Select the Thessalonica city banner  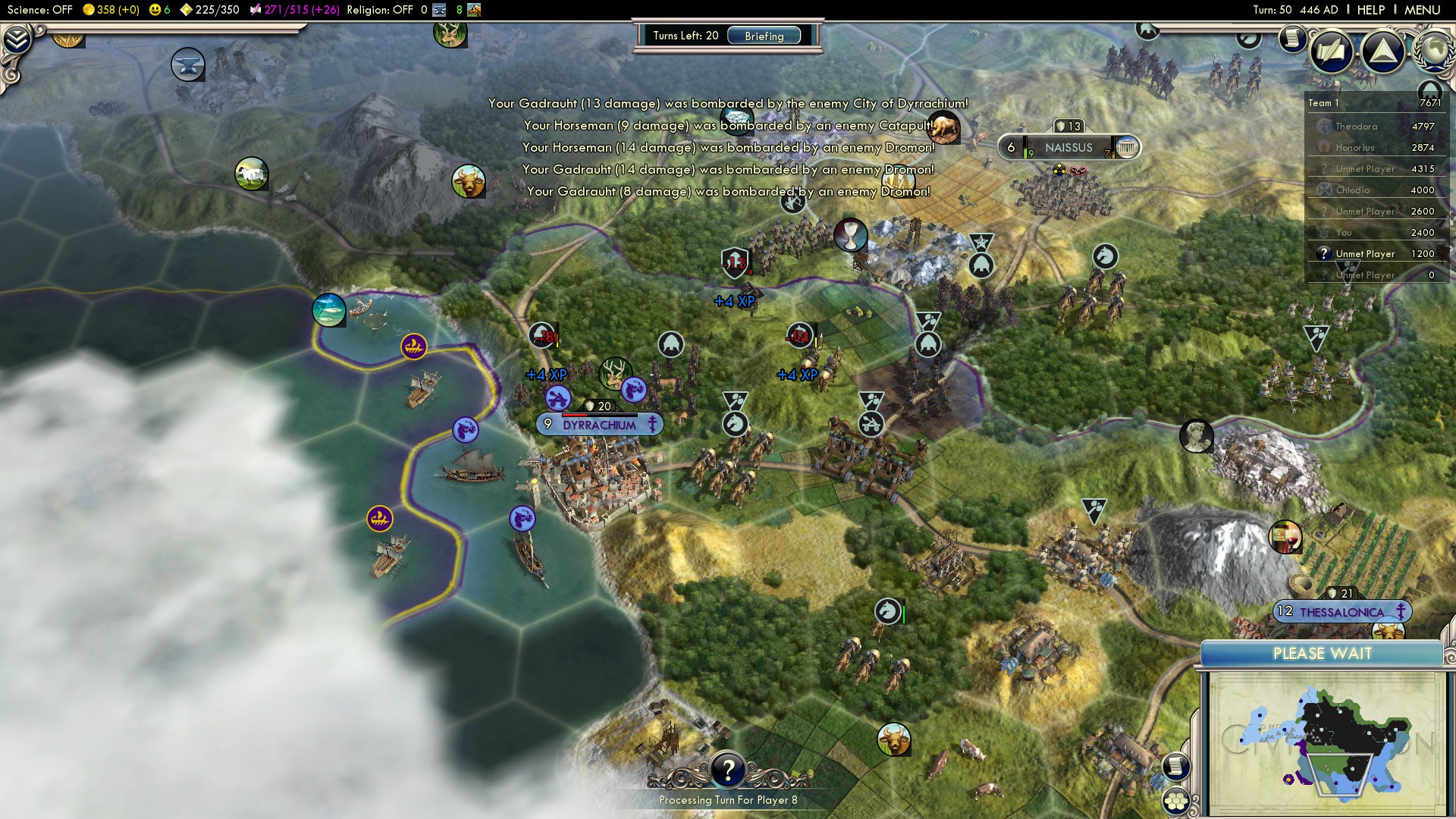pos(1341,612)
